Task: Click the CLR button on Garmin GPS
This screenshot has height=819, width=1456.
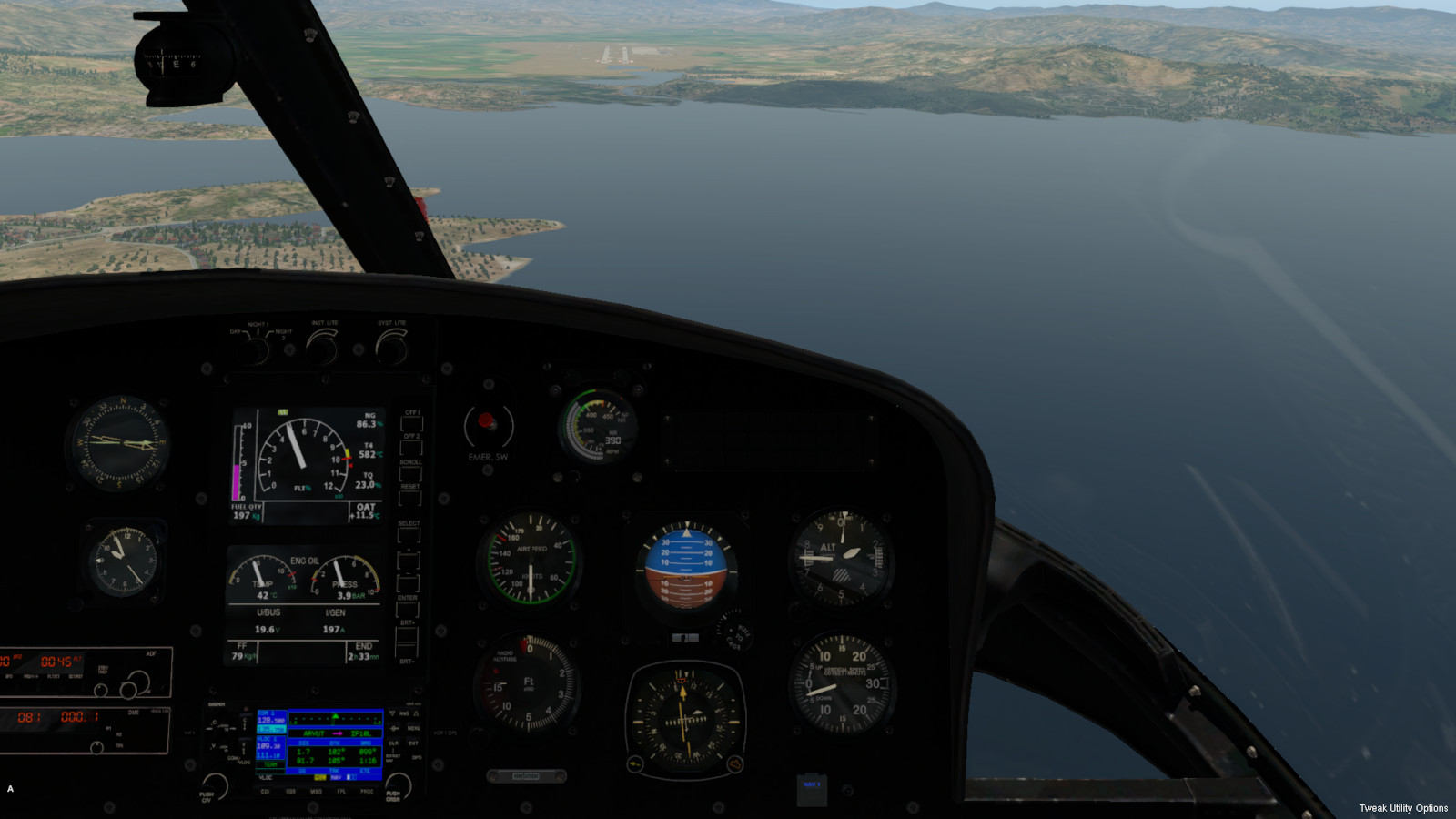Action: pyautogui.click(x=394, y=743)
